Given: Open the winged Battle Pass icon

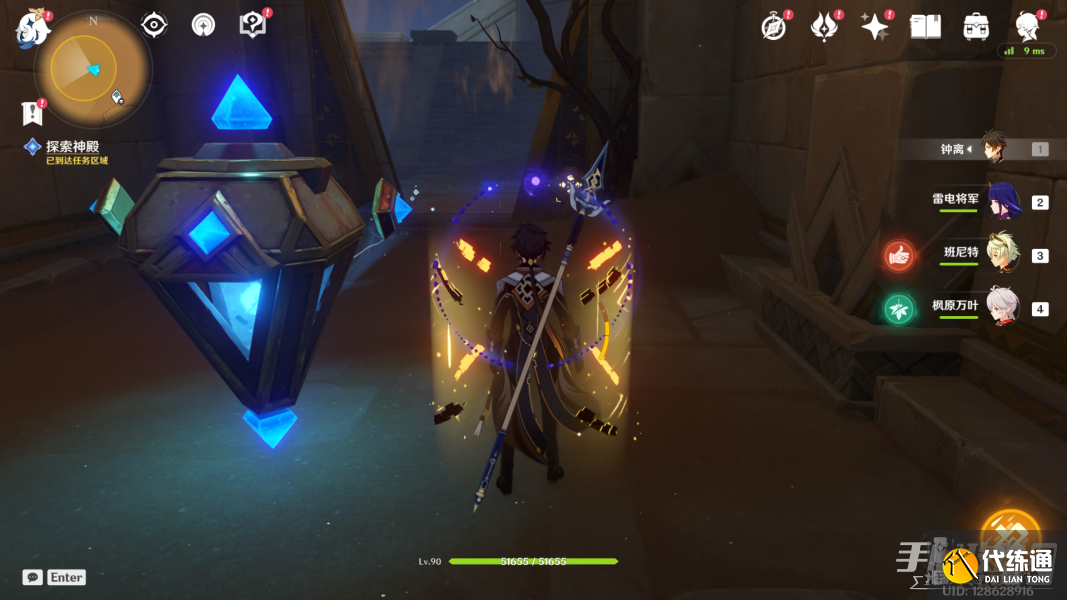Looking at the screenshot, I should coord(824,27).
